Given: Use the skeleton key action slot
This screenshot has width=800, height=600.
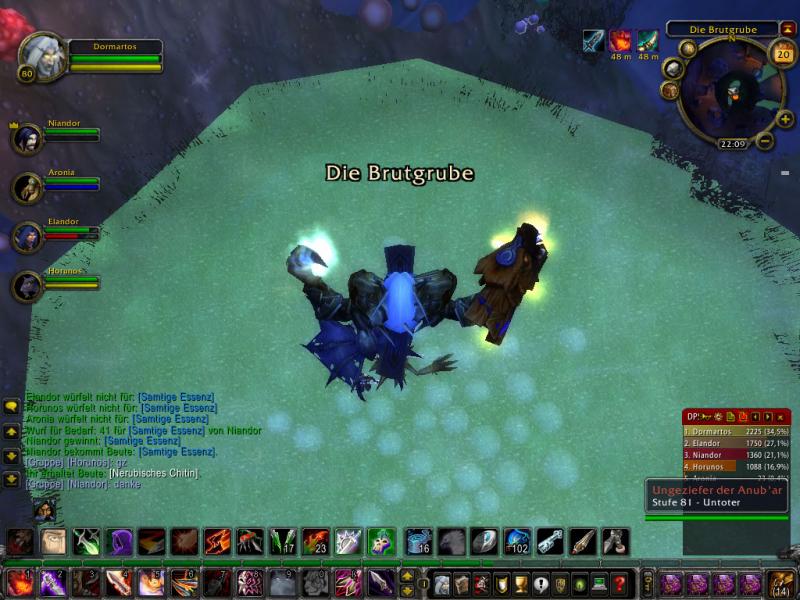Looking at the screenshot, I should pos(549,542).
